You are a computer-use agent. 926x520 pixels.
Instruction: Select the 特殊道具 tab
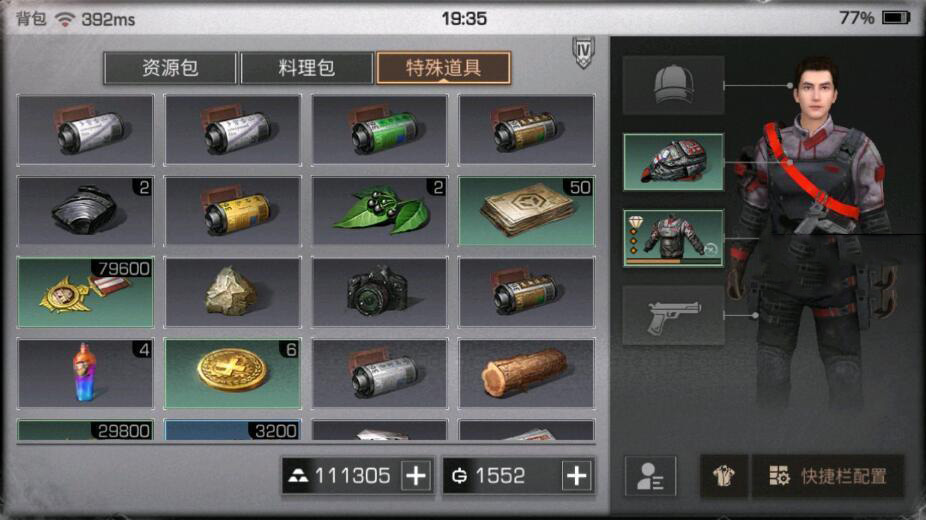point(443,68)
